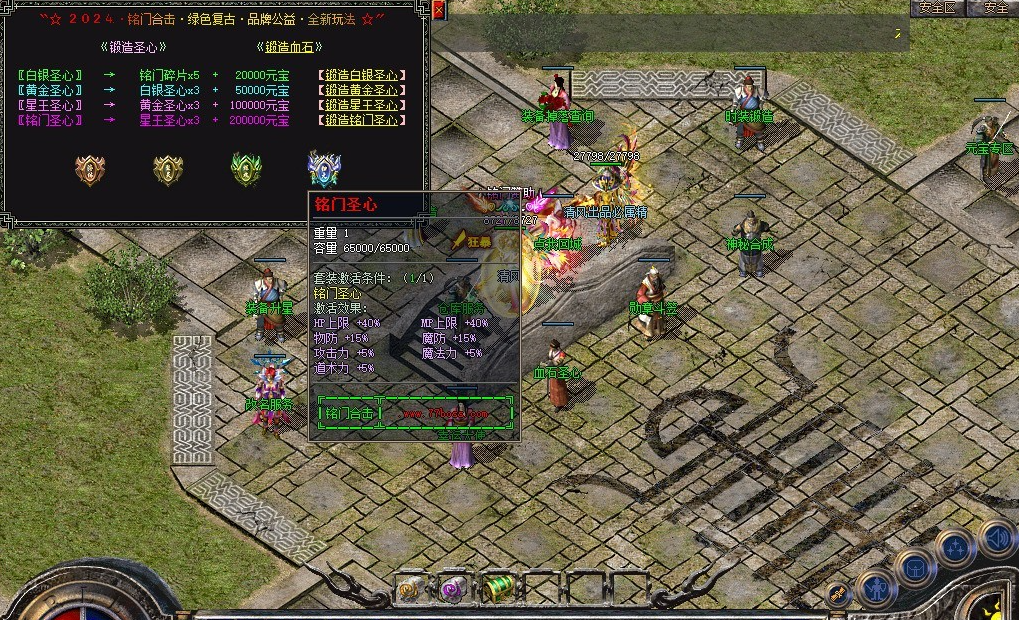
Task: Click the bronze holy heart emblem icon
Action: click(90, 169)
